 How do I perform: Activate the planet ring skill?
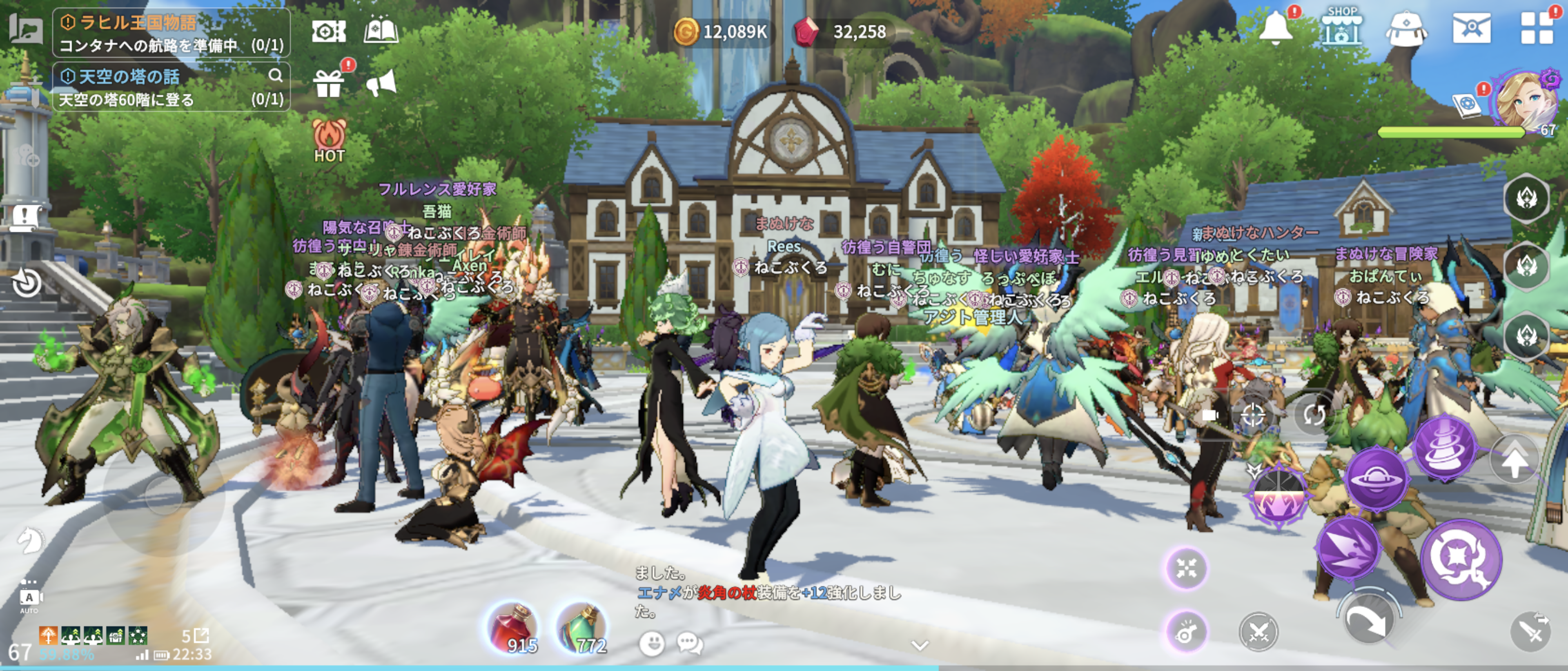click(1376, 479)
